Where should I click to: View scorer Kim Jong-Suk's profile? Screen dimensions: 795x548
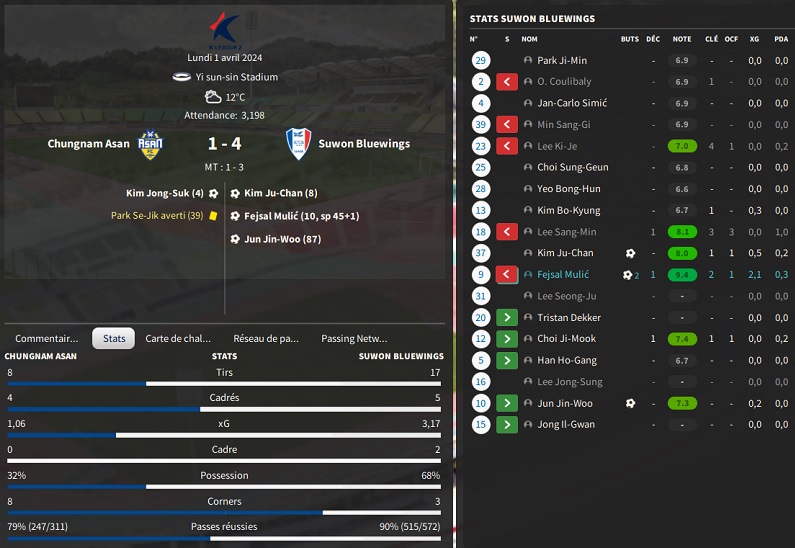click(164, 193)
